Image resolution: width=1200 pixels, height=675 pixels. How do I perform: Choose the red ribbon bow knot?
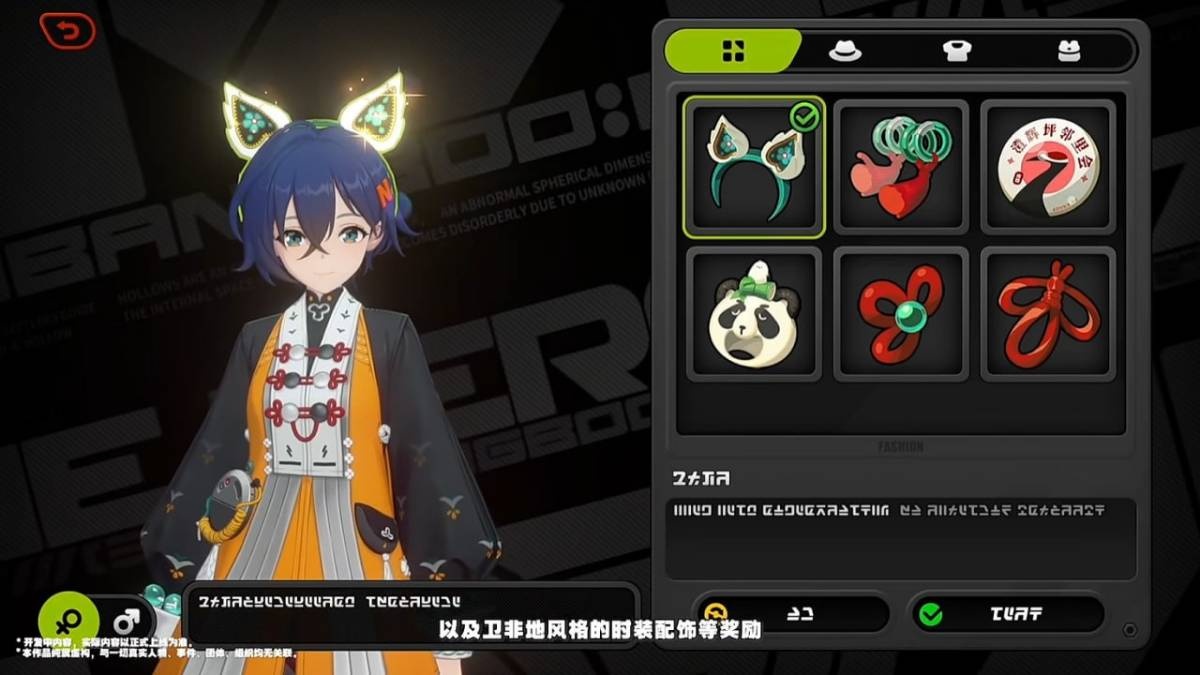click(x=1048, y=314)
